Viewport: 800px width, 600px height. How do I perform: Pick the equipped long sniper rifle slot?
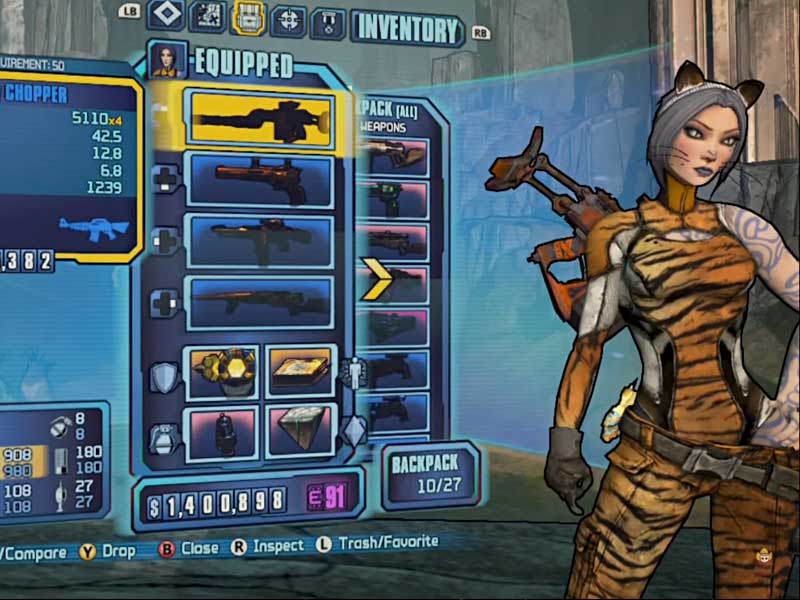[x=261, y=301]
